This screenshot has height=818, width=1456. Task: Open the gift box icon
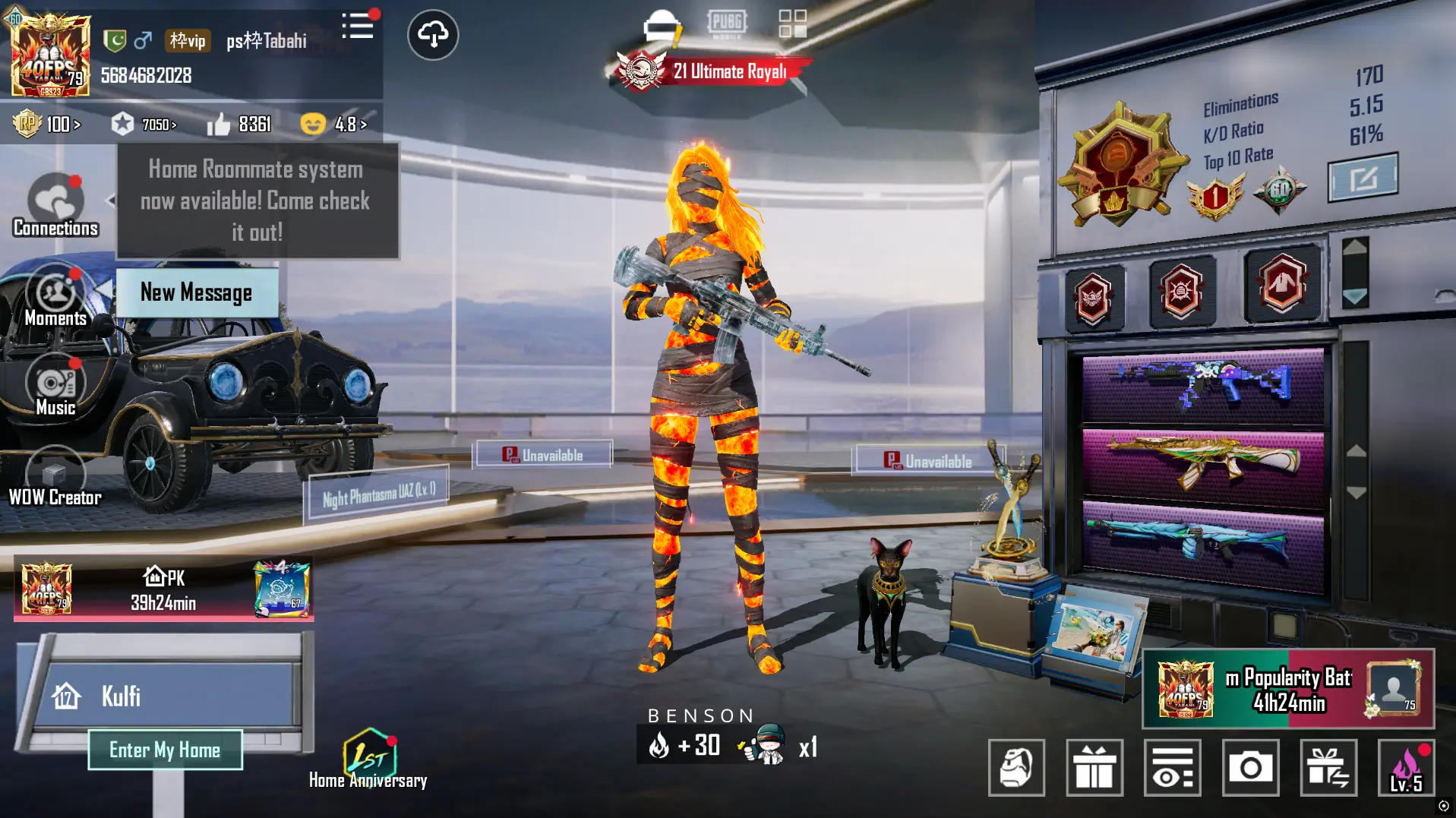pyautogui.click(x=1095, y=769)
